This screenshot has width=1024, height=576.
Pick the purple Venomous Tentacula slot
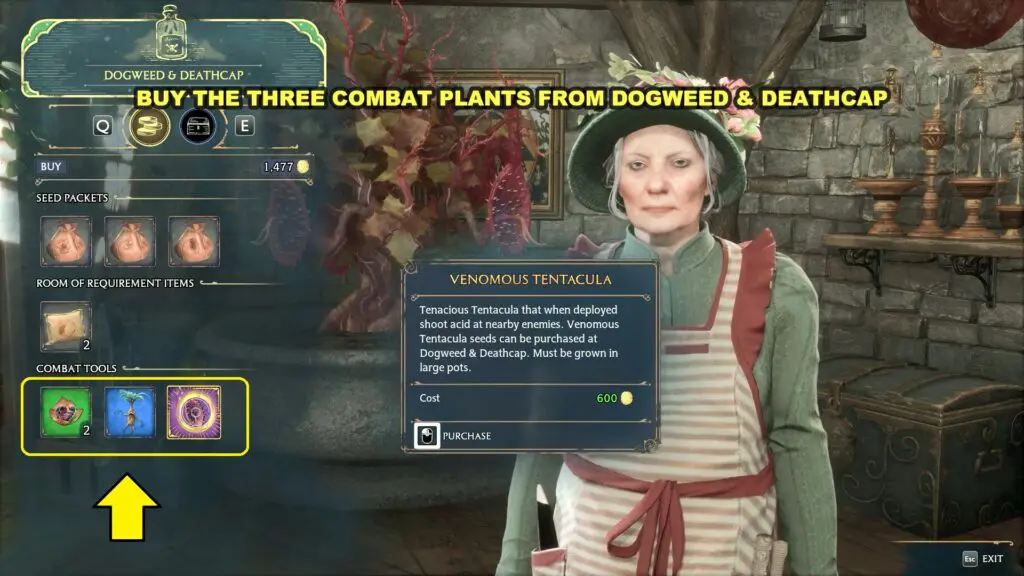[194, 412]
